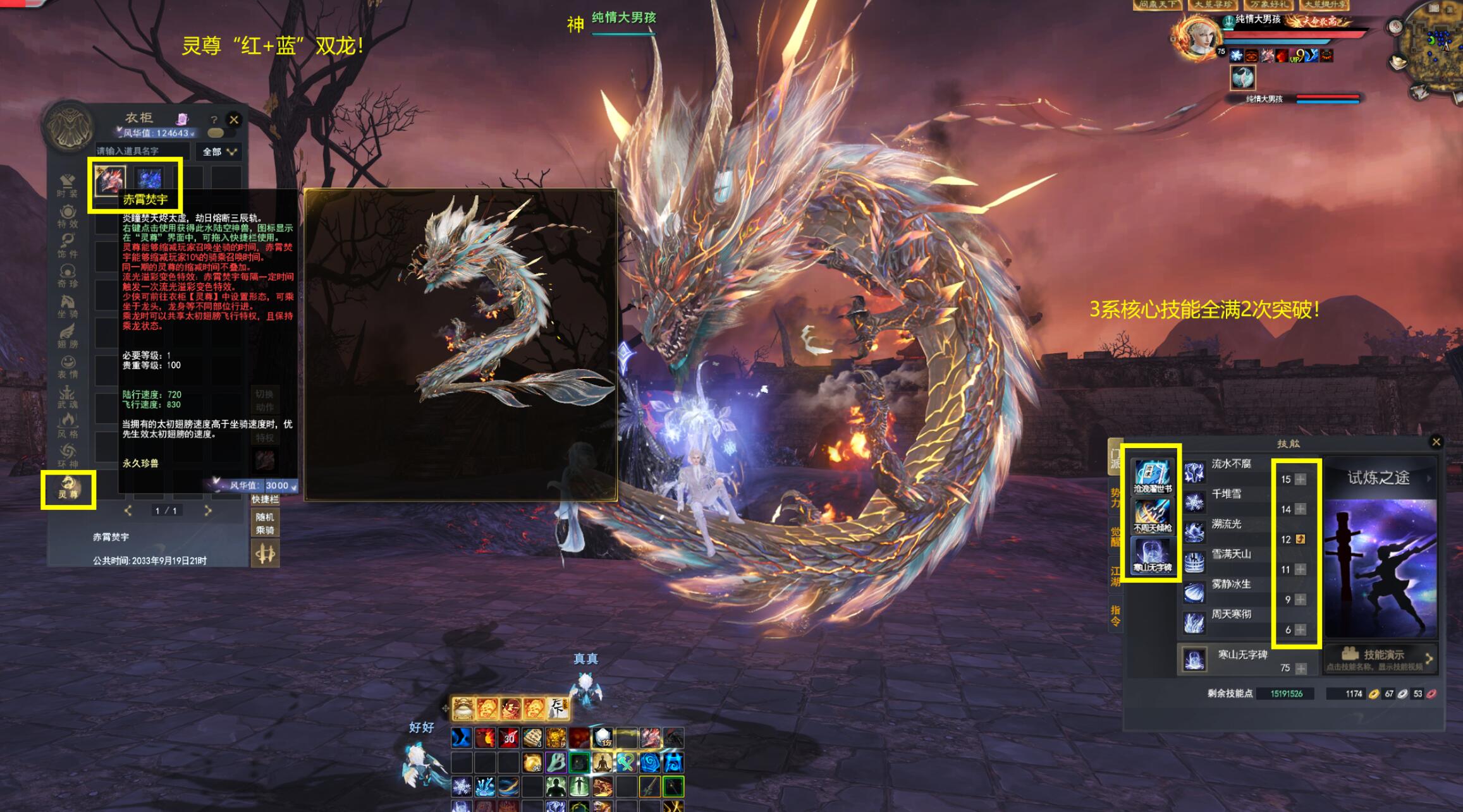Add a point to 流水不腐 skill
1463x812 pixels.
click(1301, 480)
